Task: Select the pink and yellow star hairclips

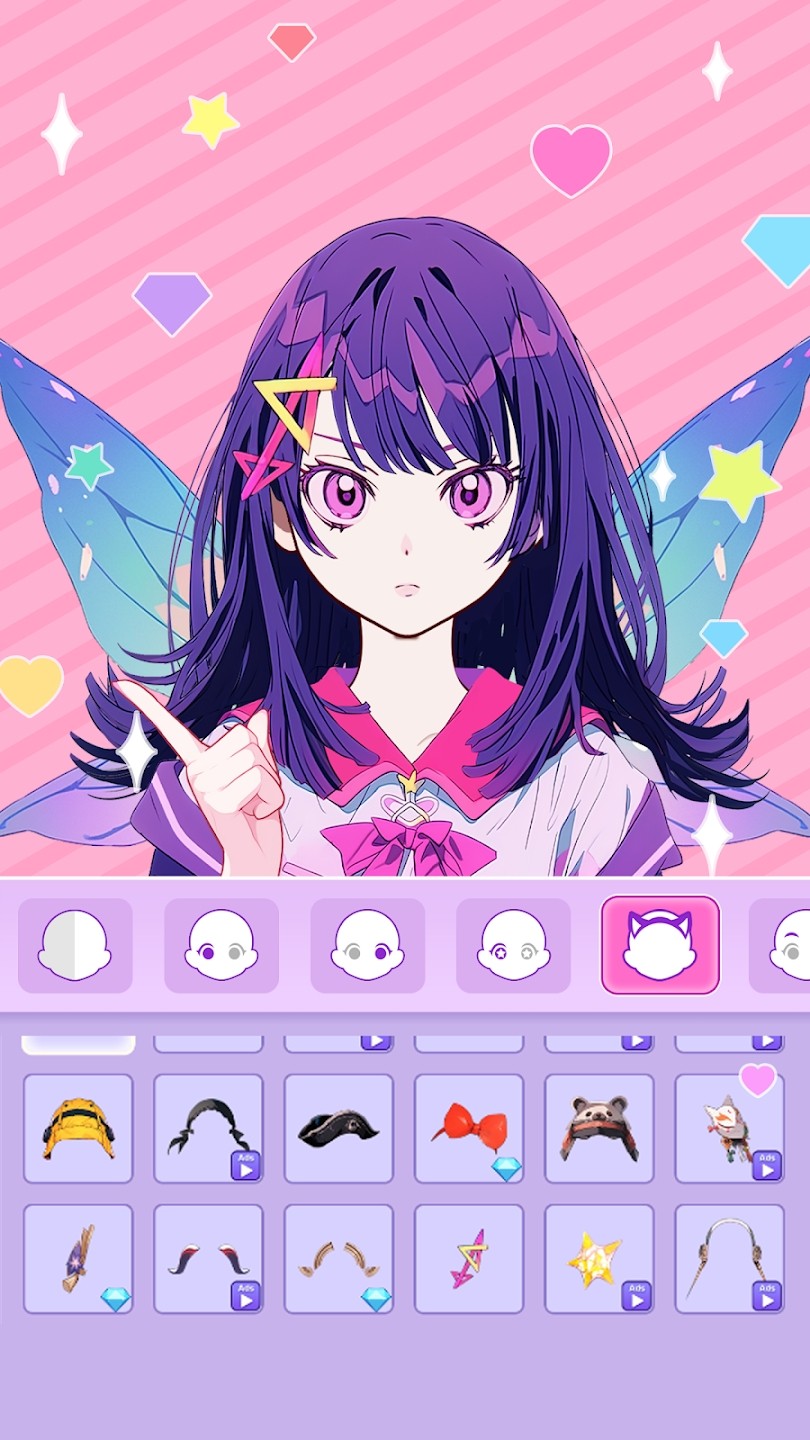Action: click(469, 1258)
